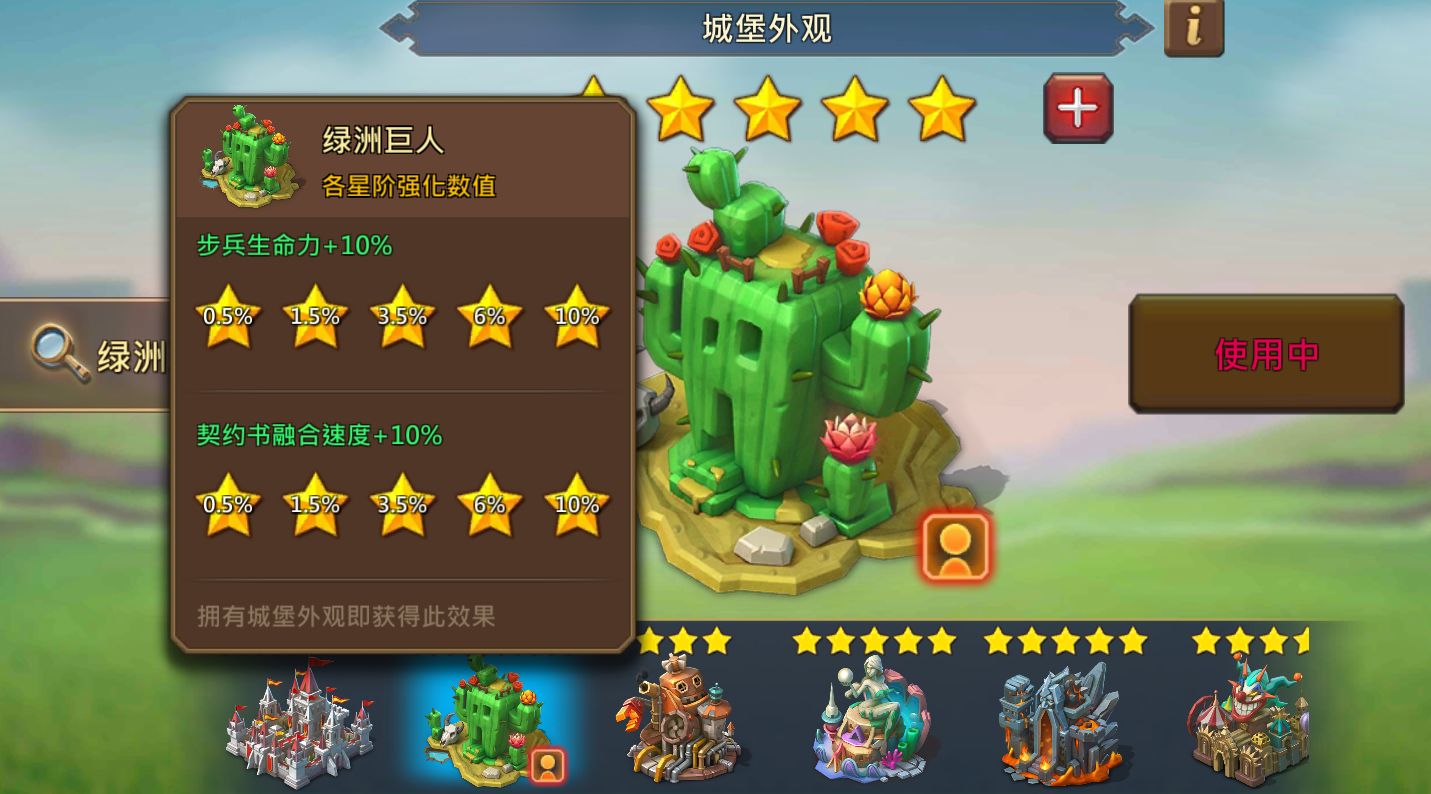Click the 6% star in the 步兵生命力 row

489,318
